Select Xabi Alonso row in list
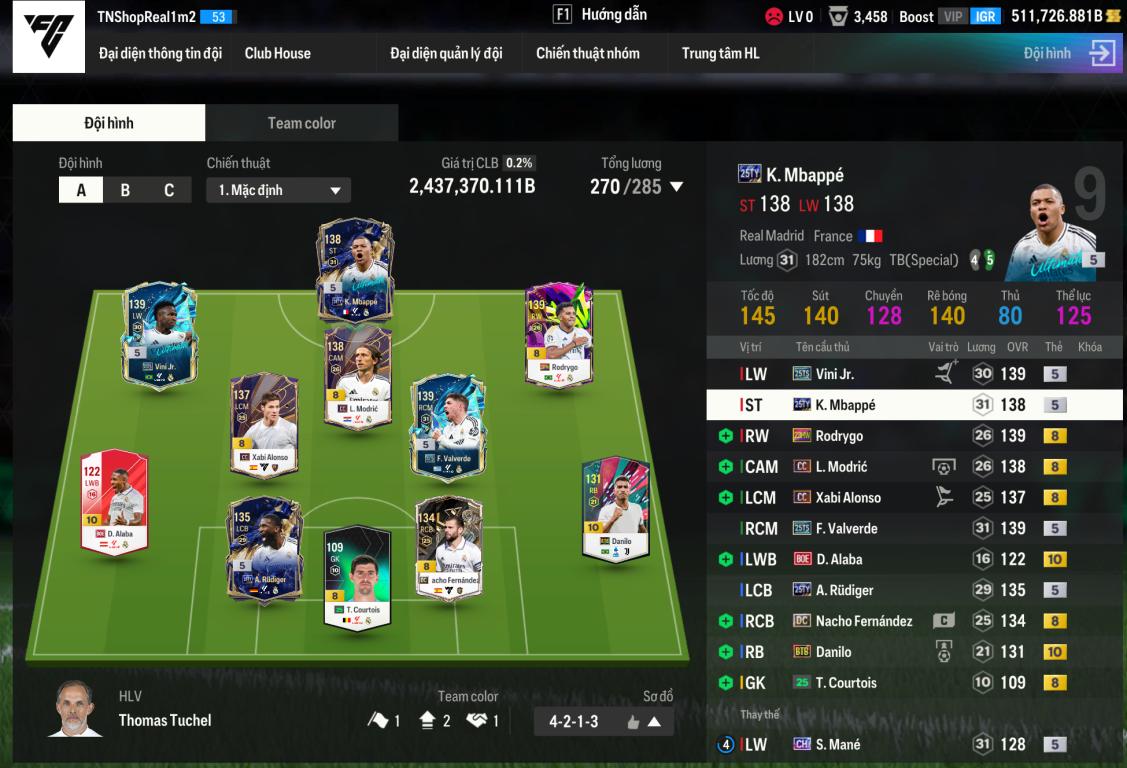Viewport: 1127px width, 768px height. point(914,497)
